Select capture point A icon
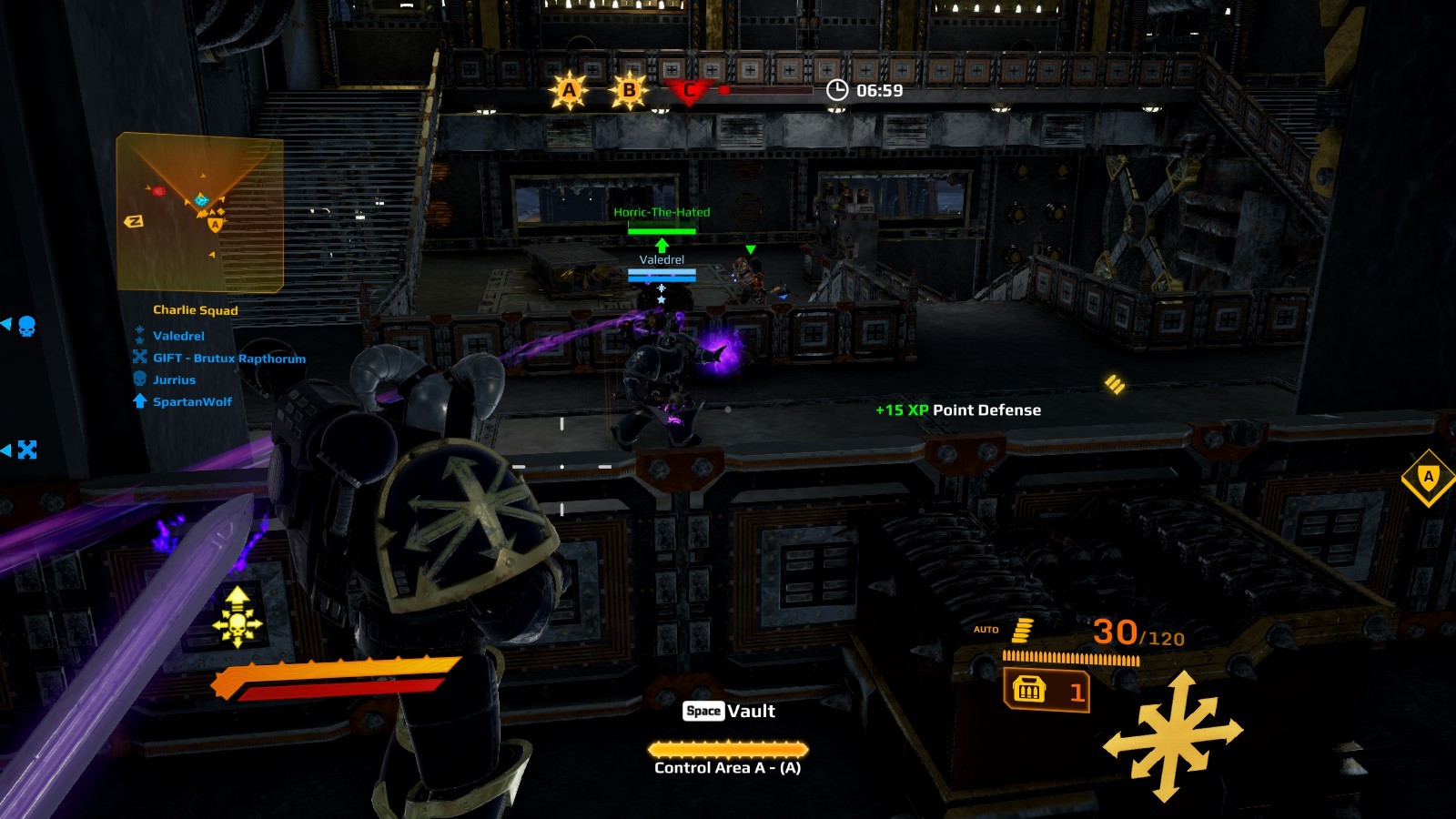This screenshot has height=819, width=1456. pos(569,90)
